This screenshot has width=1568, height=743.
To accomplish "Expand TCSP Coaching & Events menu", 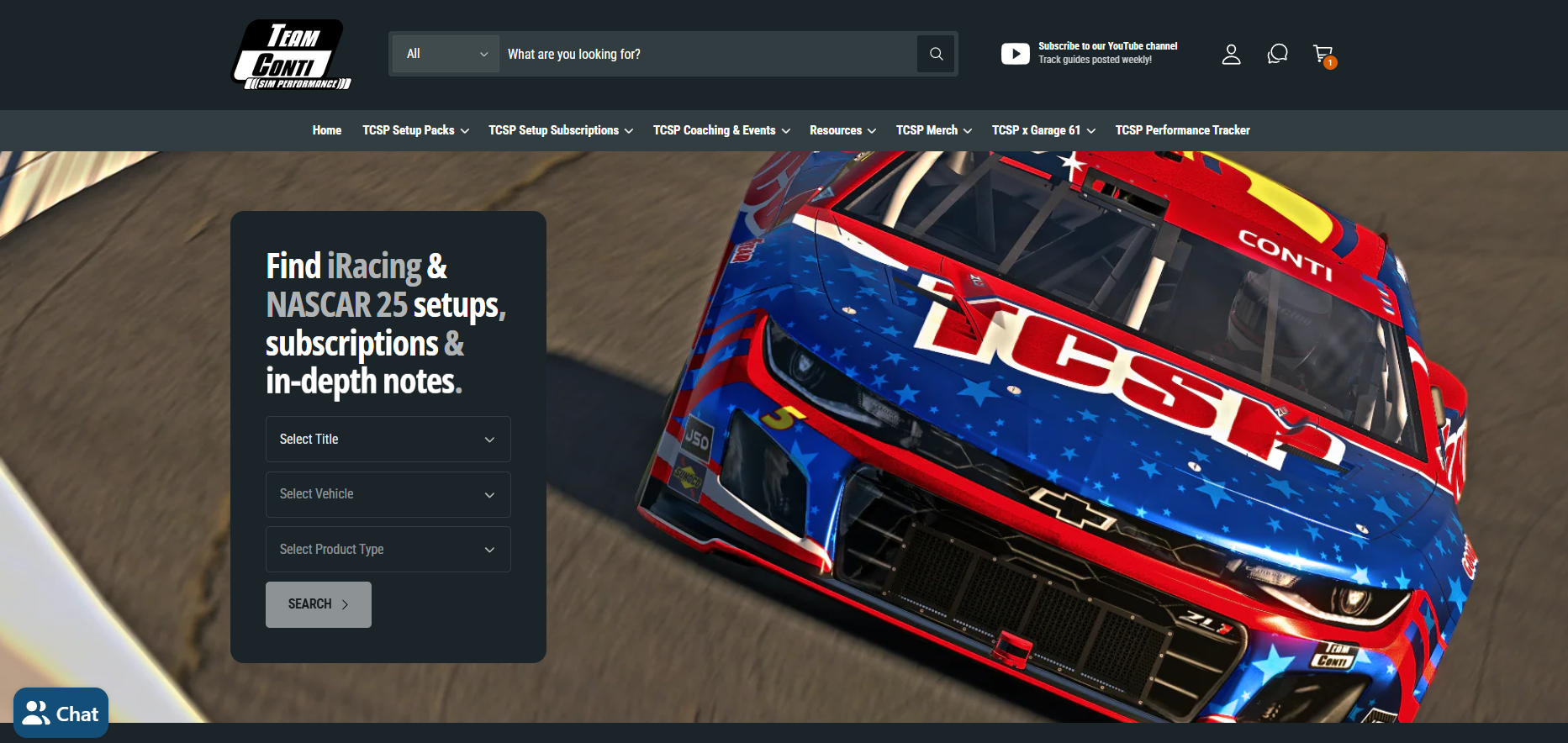I will [x=721, y=130].
